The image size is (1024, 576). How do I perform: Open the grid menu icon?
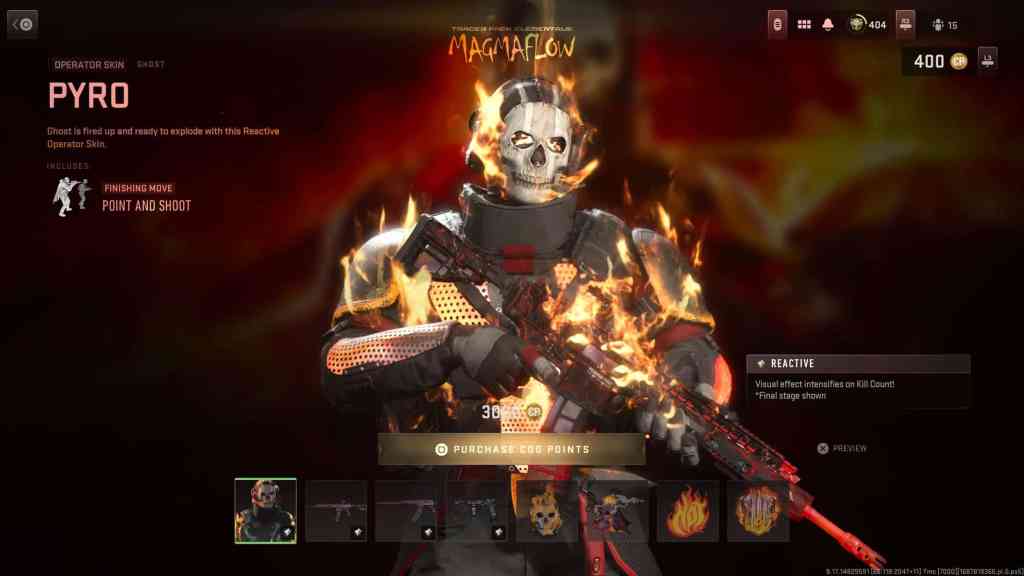(x=804, y=24)
